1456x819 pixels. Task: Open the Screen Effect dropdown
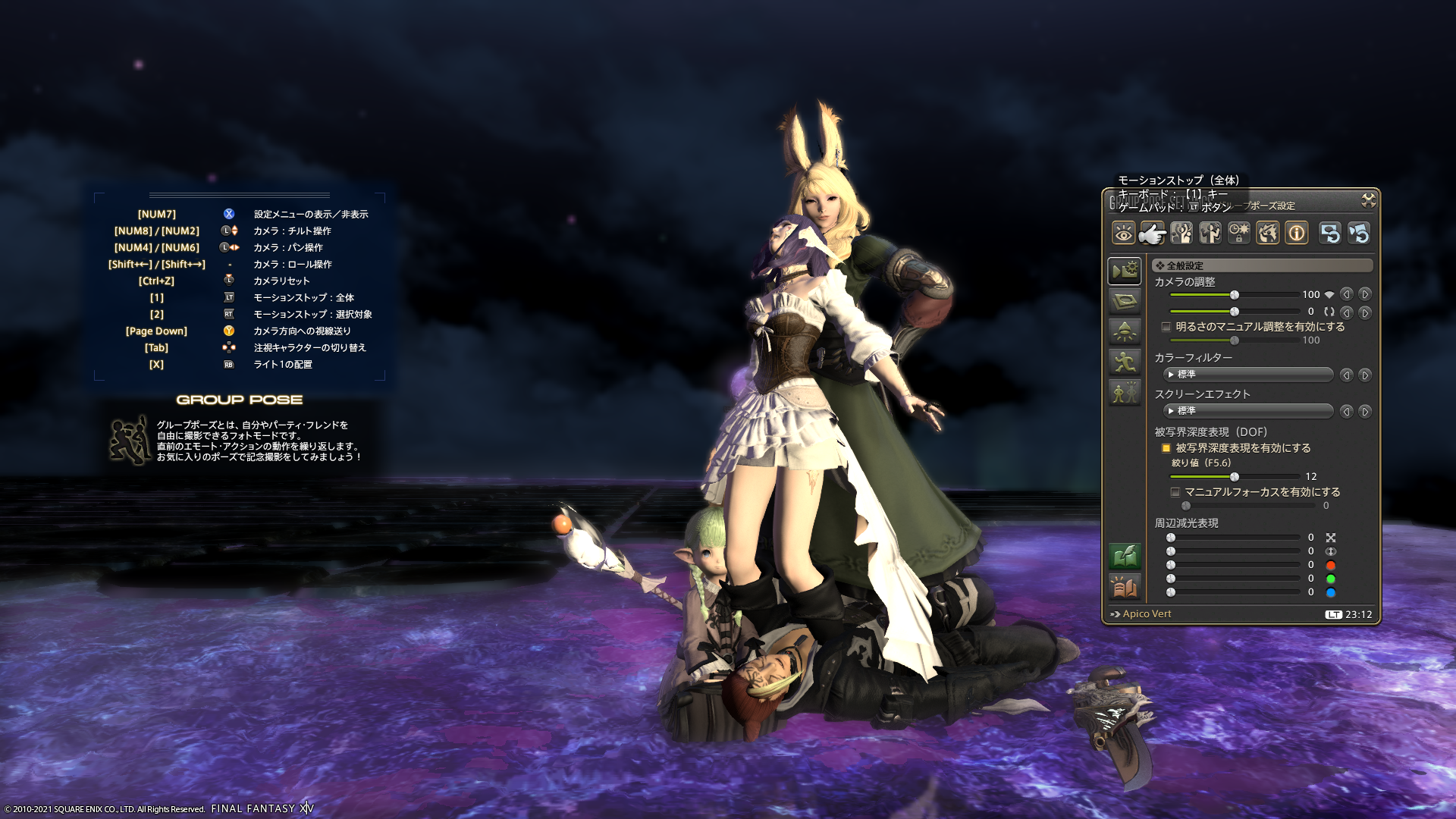tap(1247, 411)
